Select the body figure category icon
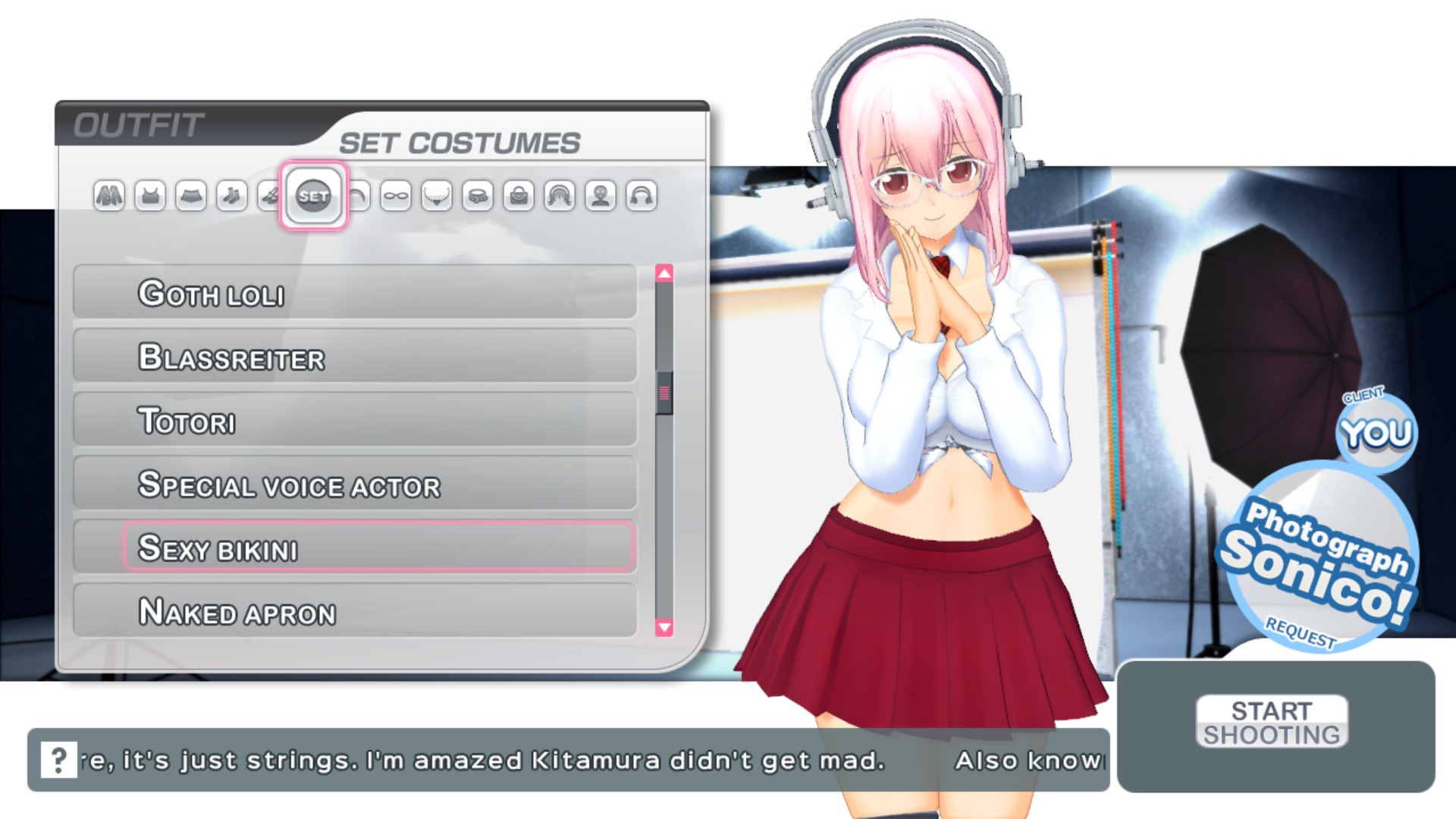The height and width of the screenshot is (819, 1456). (600, 197)
